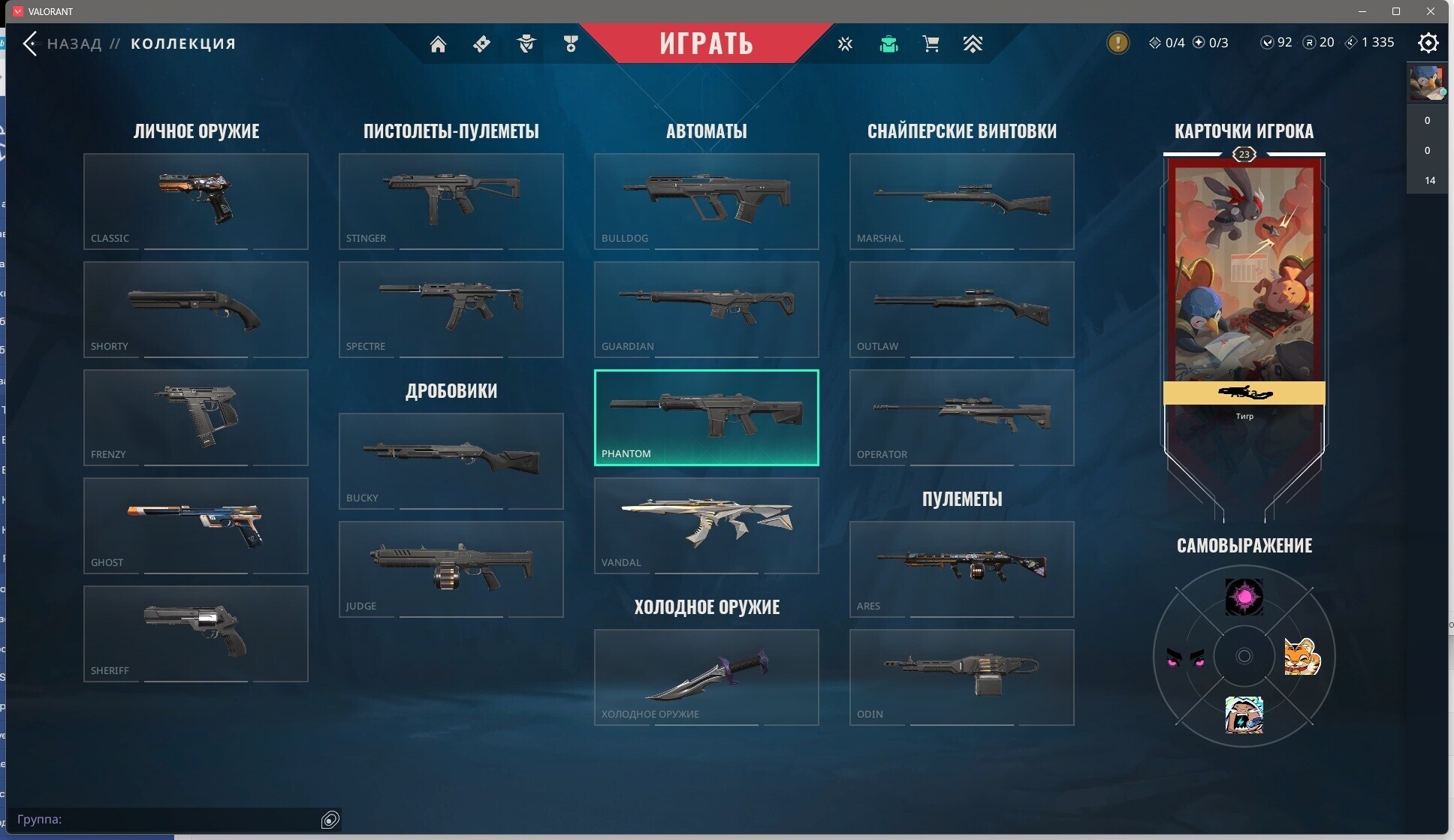Select the highlighted Phantom rifle slot
Screen dimensions: 1454x840
(707, 417)
